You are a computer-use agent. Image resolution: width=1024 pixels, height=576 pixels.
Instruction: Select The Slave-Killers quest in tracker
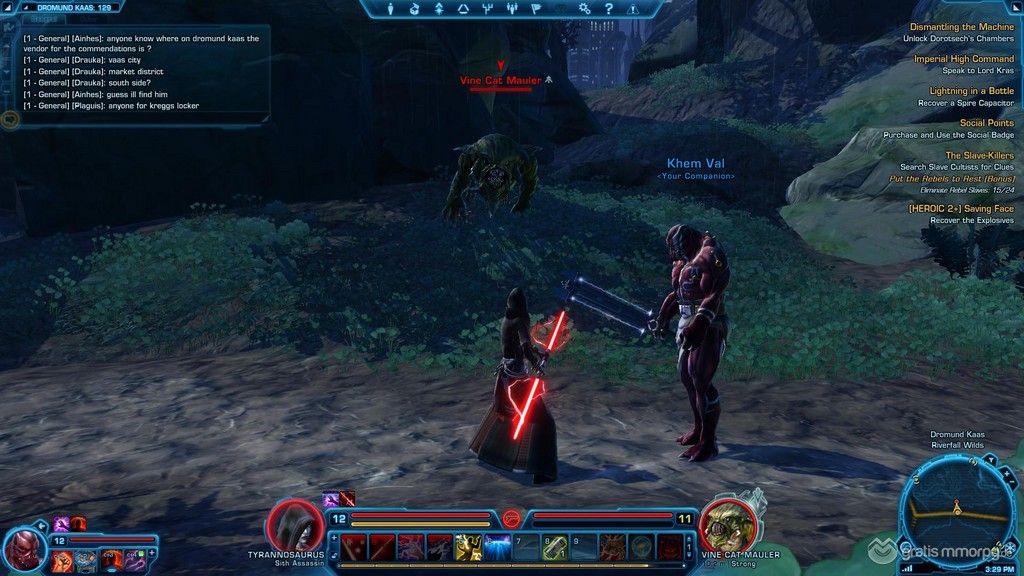pyautogui.click(x=980, y=155)
